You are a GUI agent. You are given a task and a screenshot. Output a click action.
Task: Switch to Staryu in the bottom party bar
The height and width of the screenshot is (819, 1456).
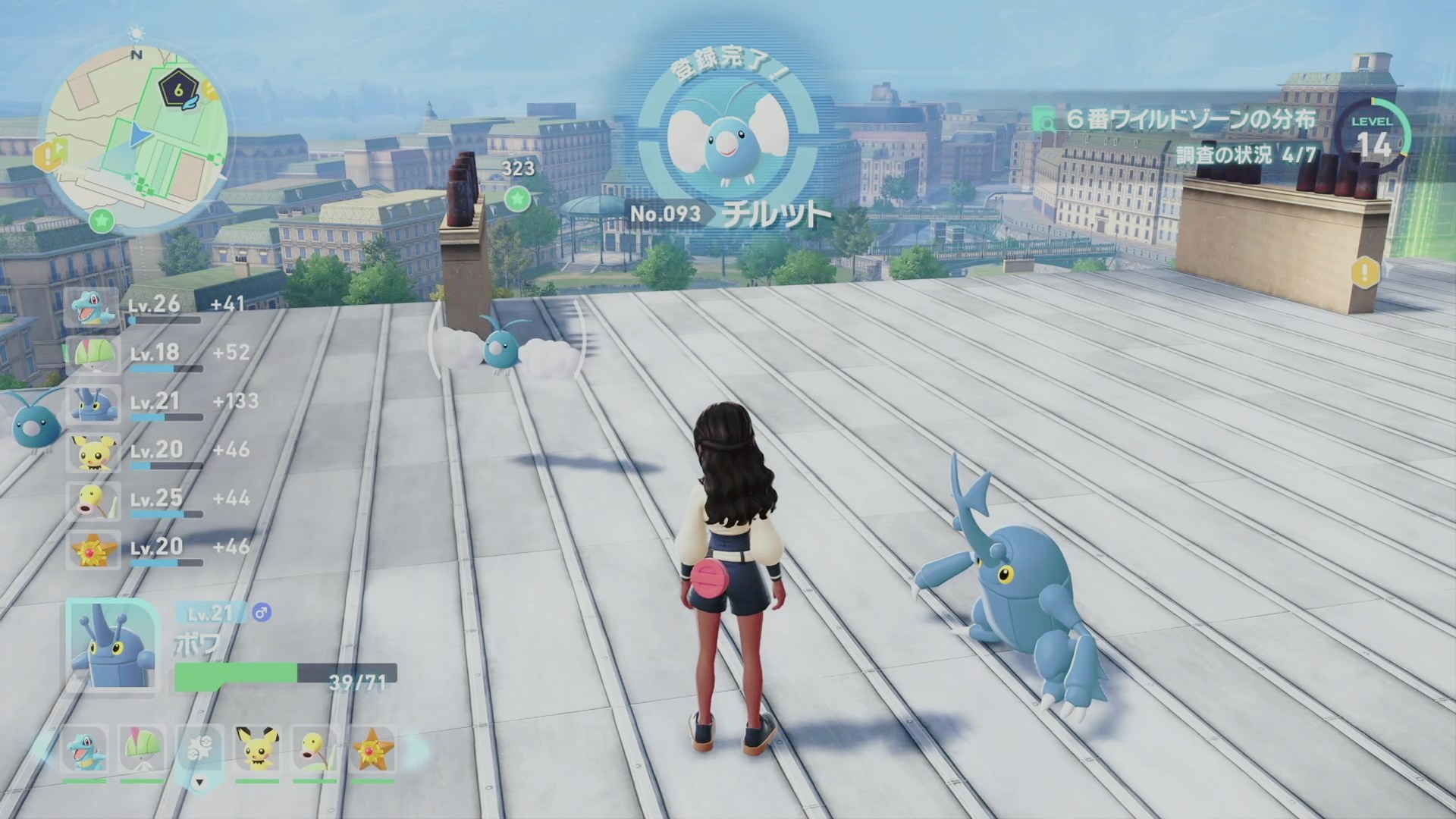pos(373,750)
